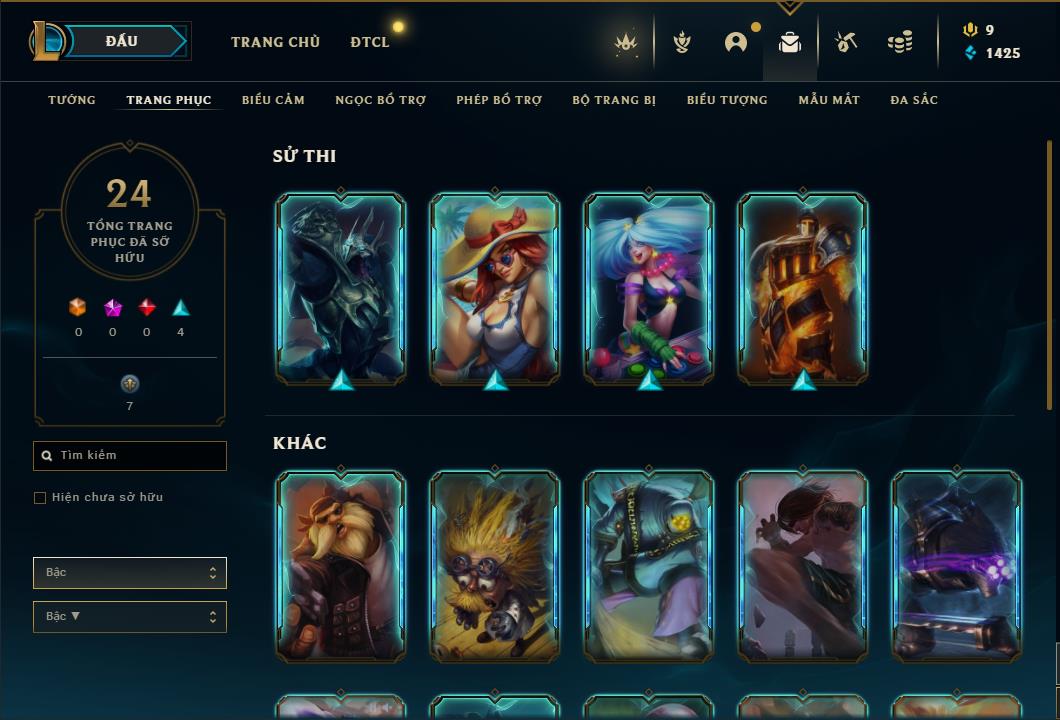The height and width of the screenshot is (720, 1060).
Task: Open the ĐA SẮC tab
Action: (914, 100)
